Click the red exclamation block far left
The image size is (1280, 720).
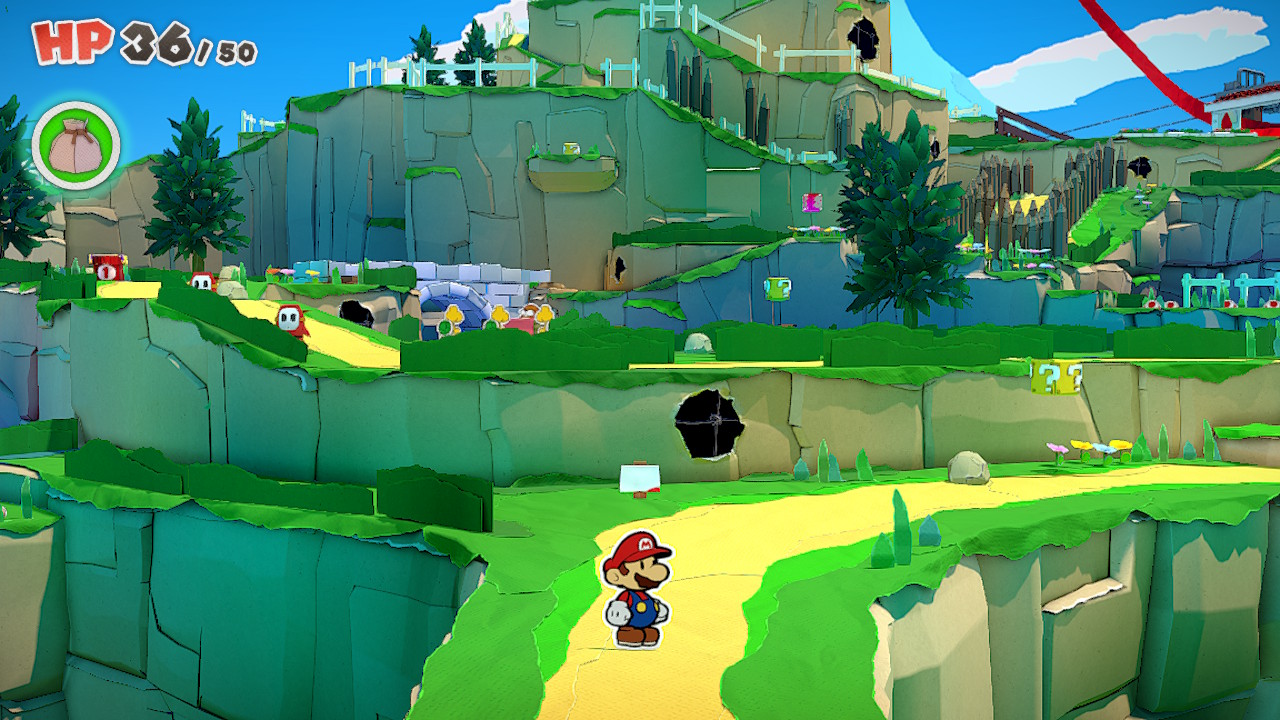click(107, 267)
